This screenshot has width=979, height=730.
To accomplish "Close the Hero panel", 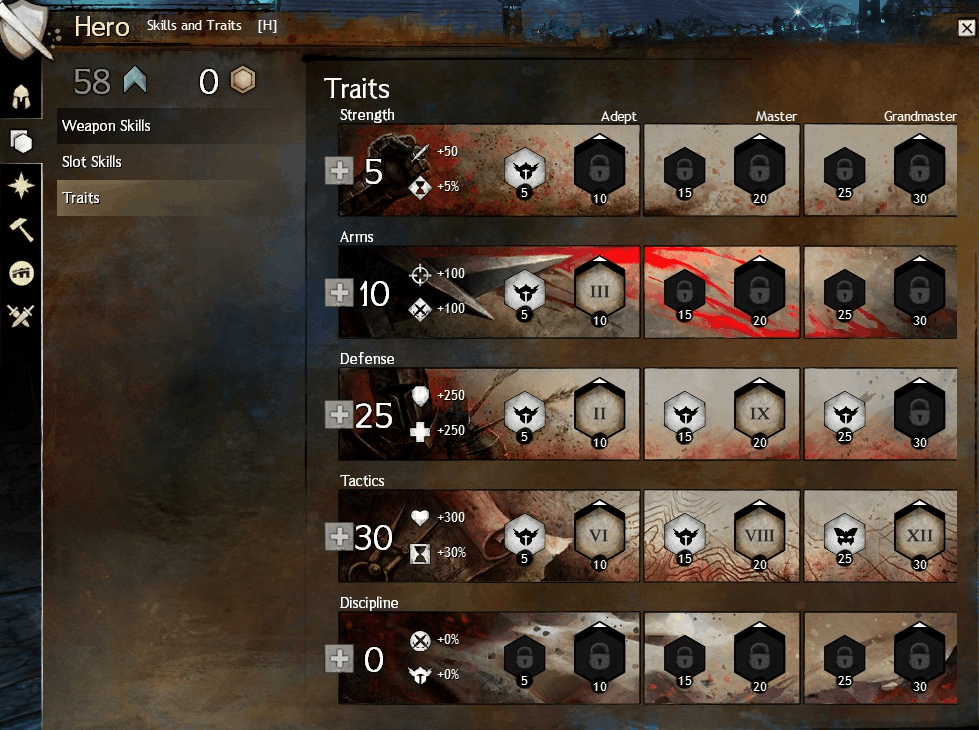I will [966, 28].
